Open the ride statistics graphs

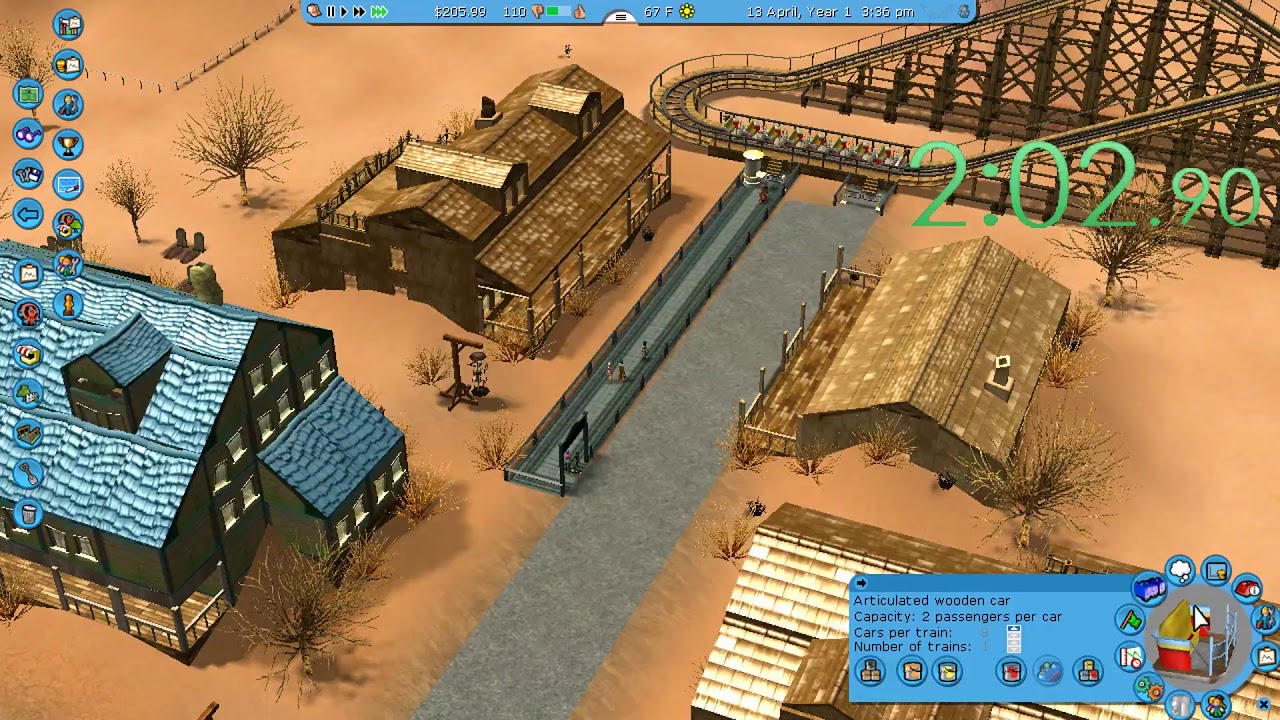pos(1129,657)
